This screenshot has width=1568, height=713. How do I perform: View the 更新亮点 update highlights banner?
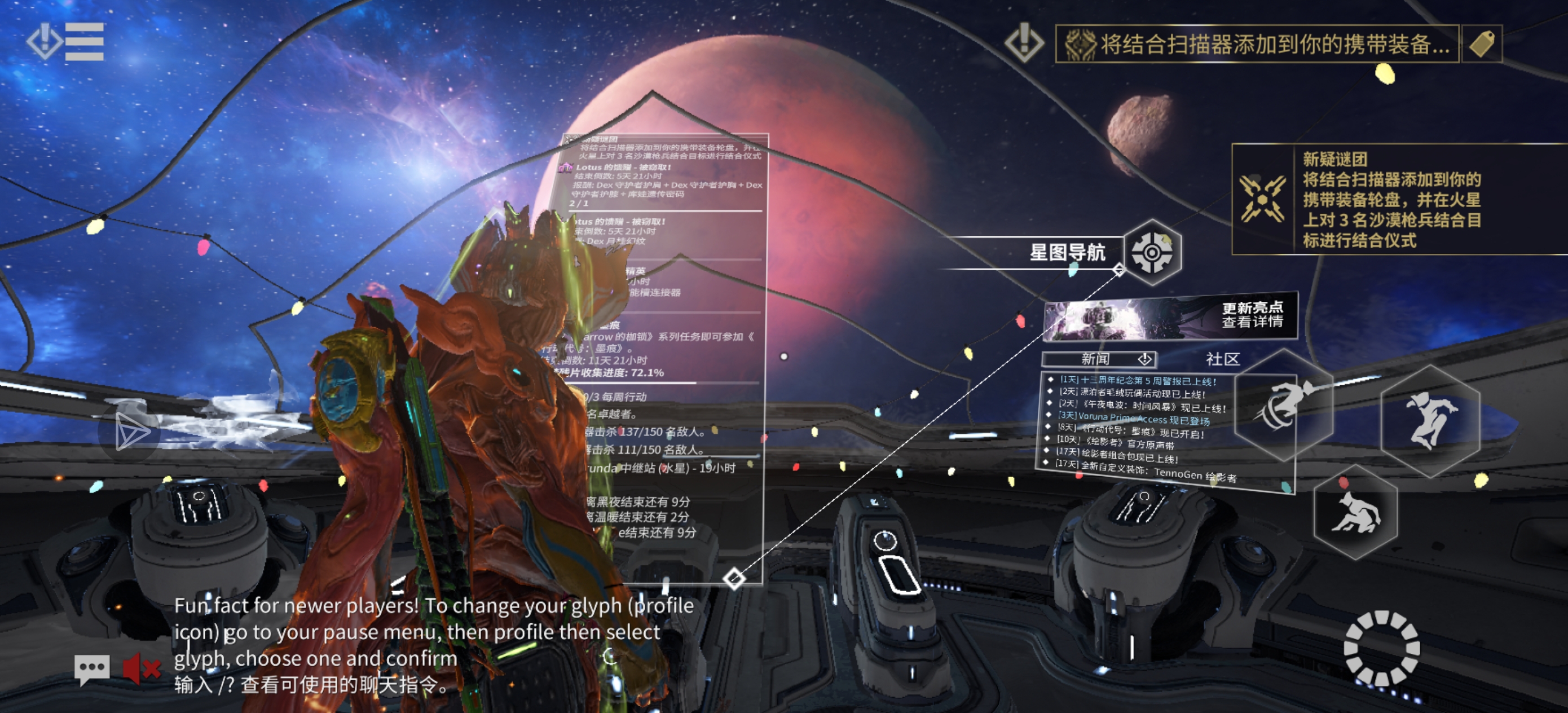(x=1170, y=317)
